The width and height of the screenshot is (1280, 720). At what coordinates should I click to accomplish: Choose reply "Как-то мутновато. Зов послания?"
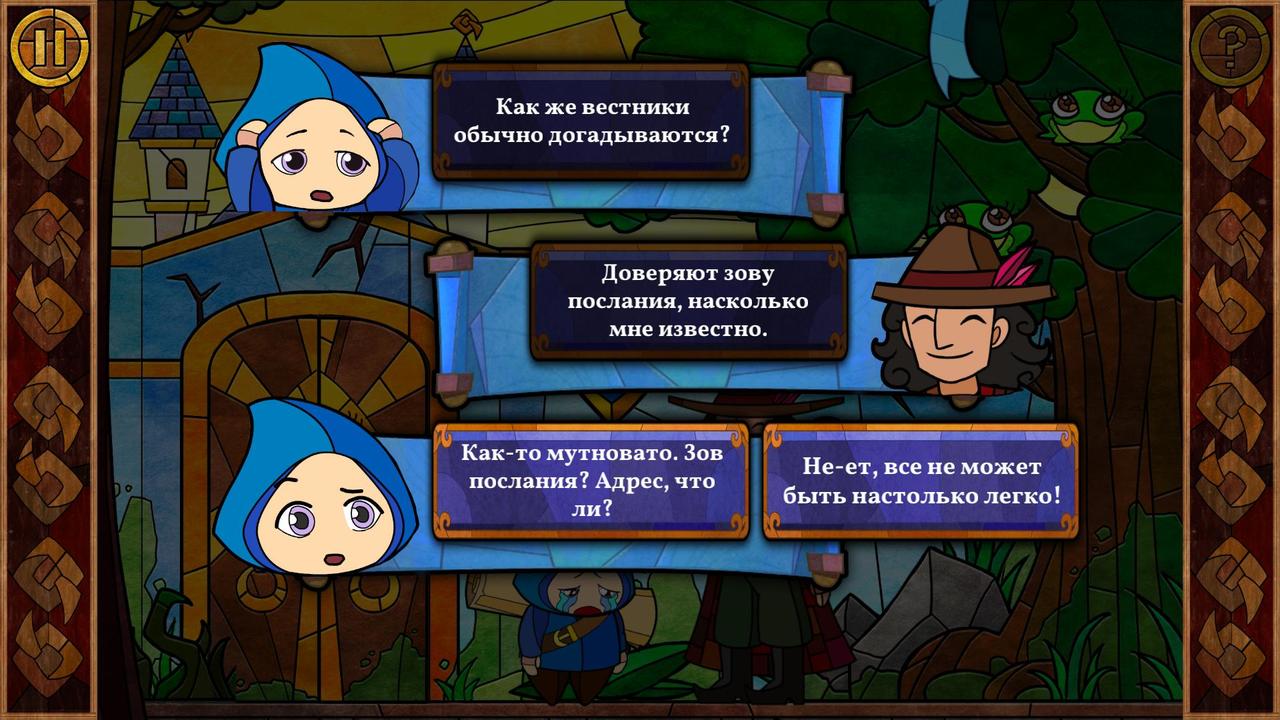coord(591,481)
